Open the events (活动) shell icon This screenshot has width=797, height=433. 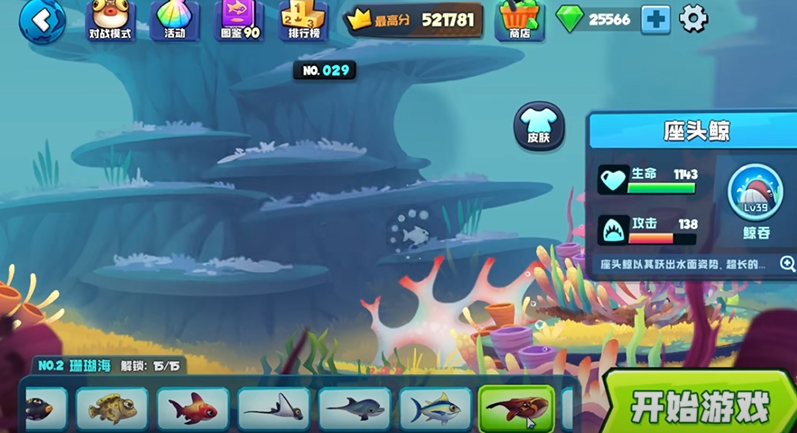tap(175, 20)
